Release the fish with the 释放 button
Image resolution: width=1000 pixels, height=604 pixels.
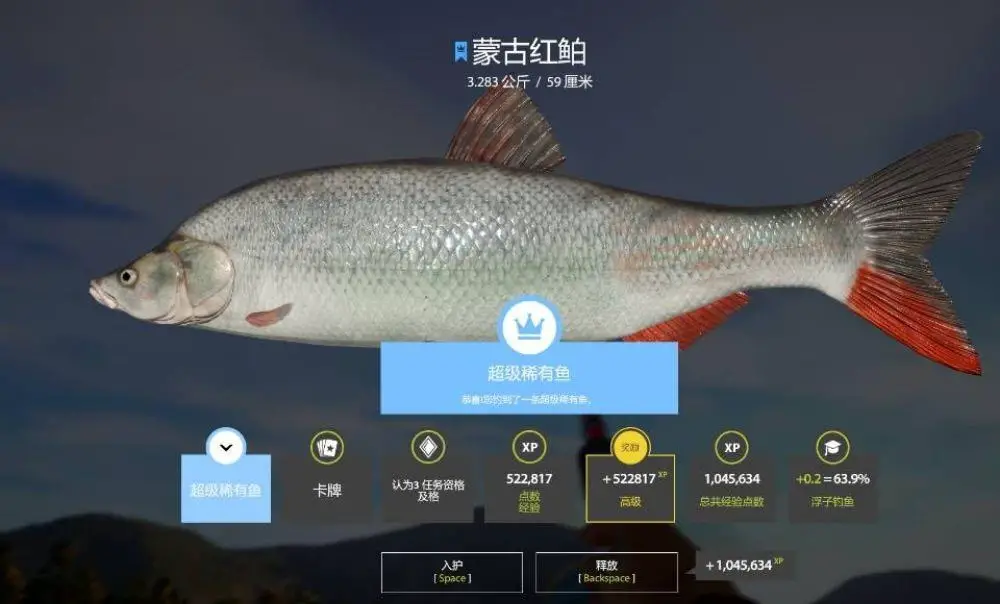point(606,571)
